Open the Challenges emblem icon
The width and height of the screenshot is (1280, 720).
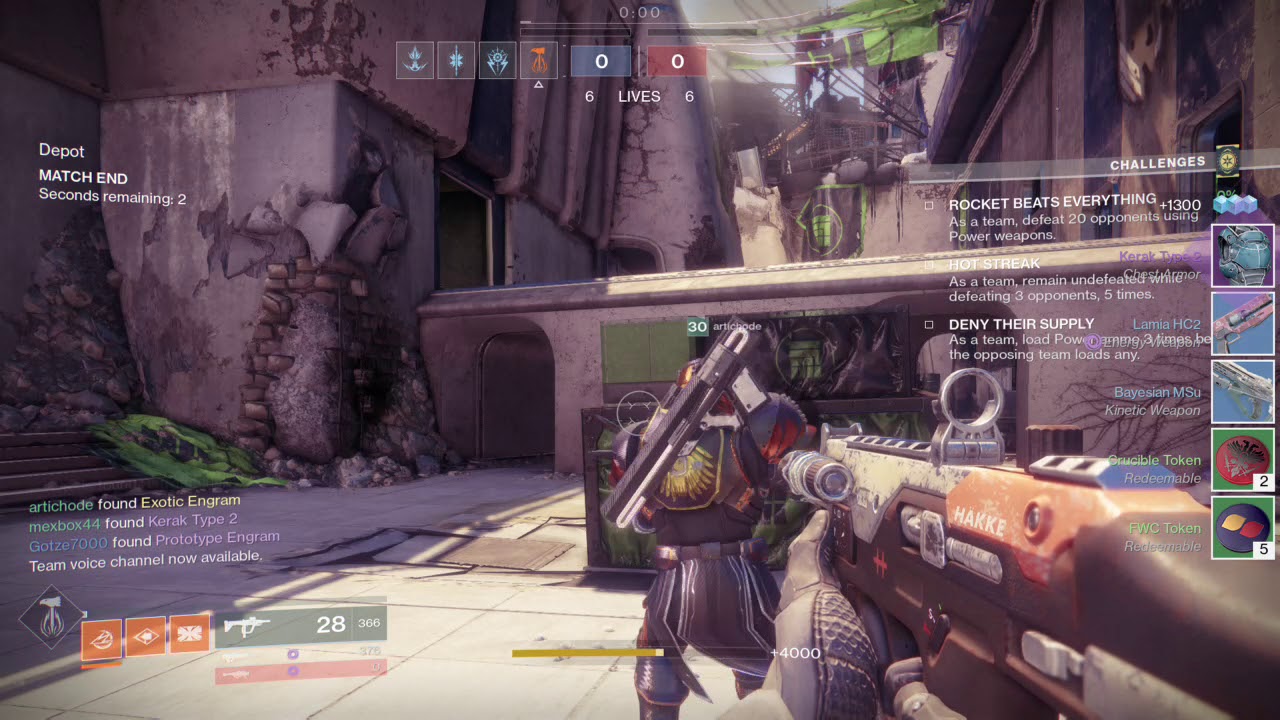click(x=1227, y=160)
